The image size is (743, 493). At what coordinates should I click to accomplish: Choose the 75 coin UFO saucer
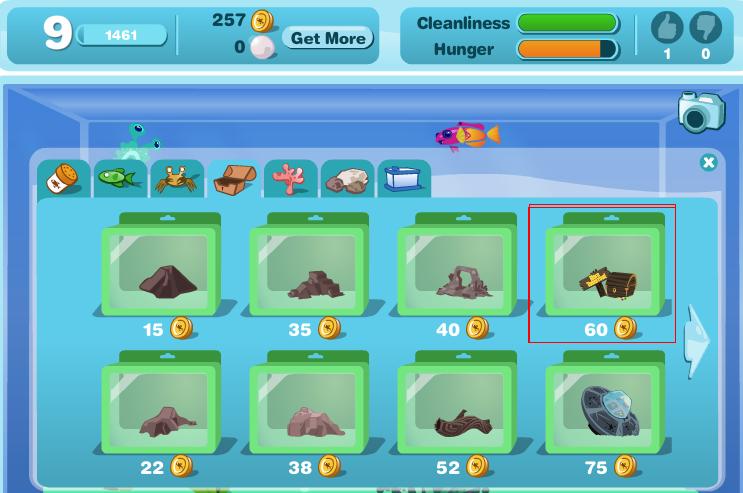[x=604, y=410]
